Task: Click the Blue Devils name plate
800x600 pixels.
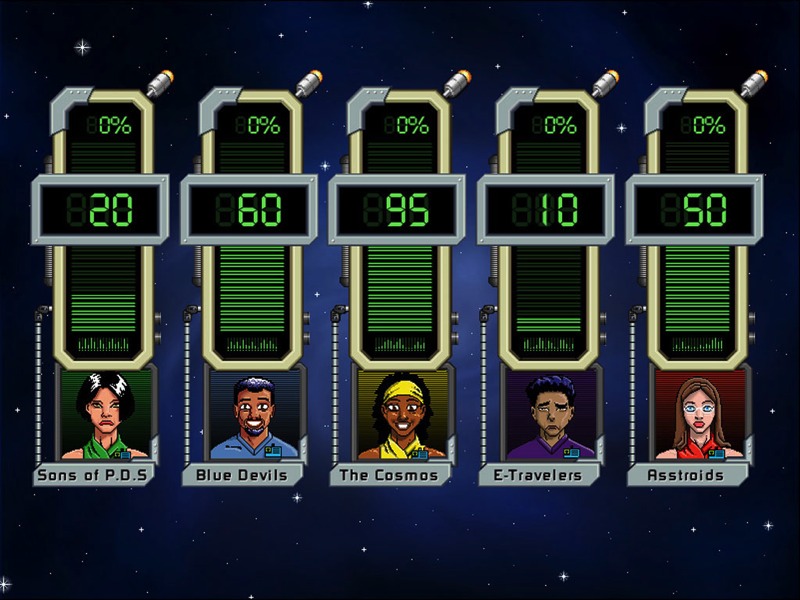Action: pyautogui.click(x=242, y=475)
